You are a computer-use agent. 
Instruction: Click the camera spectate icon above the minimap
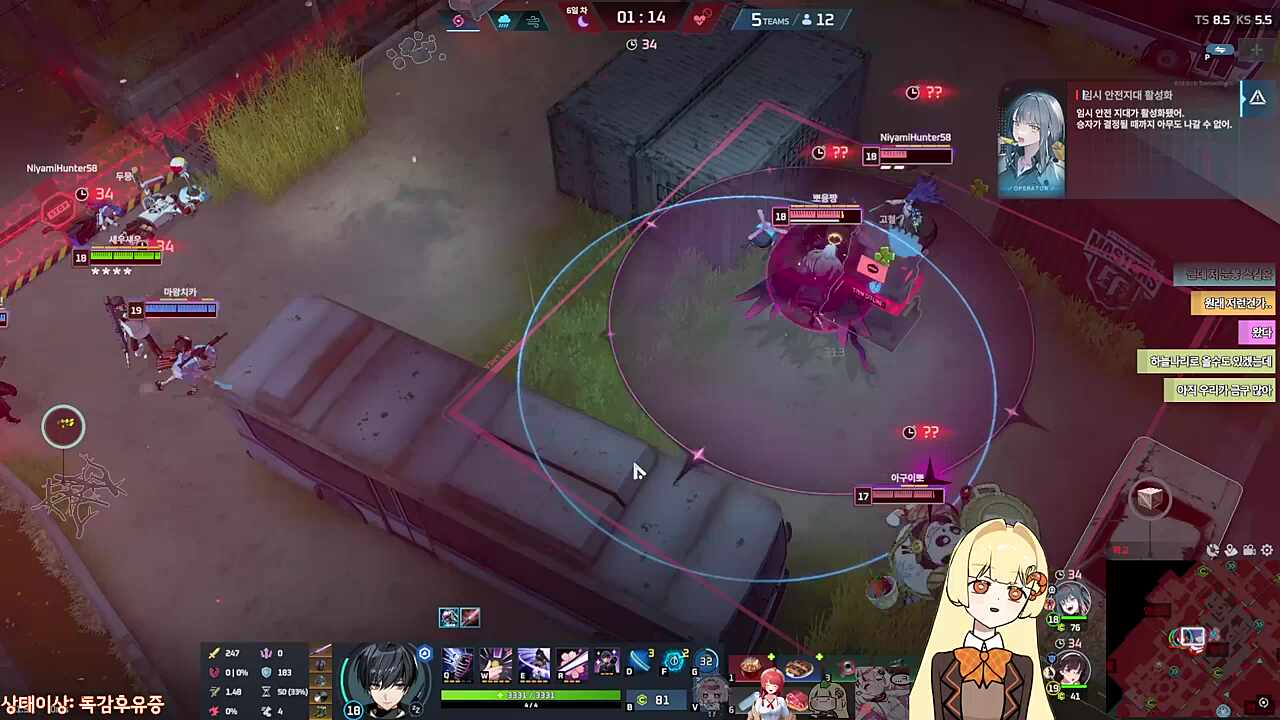tap(1249, 551)
